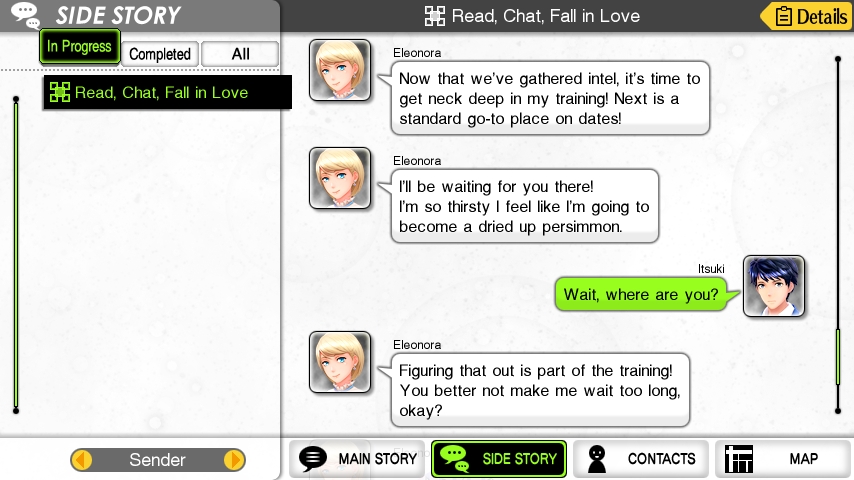Click the left arrow beside Sender
Screen dimensions: 854x480
pyautogui.click(x=82, y=460)
